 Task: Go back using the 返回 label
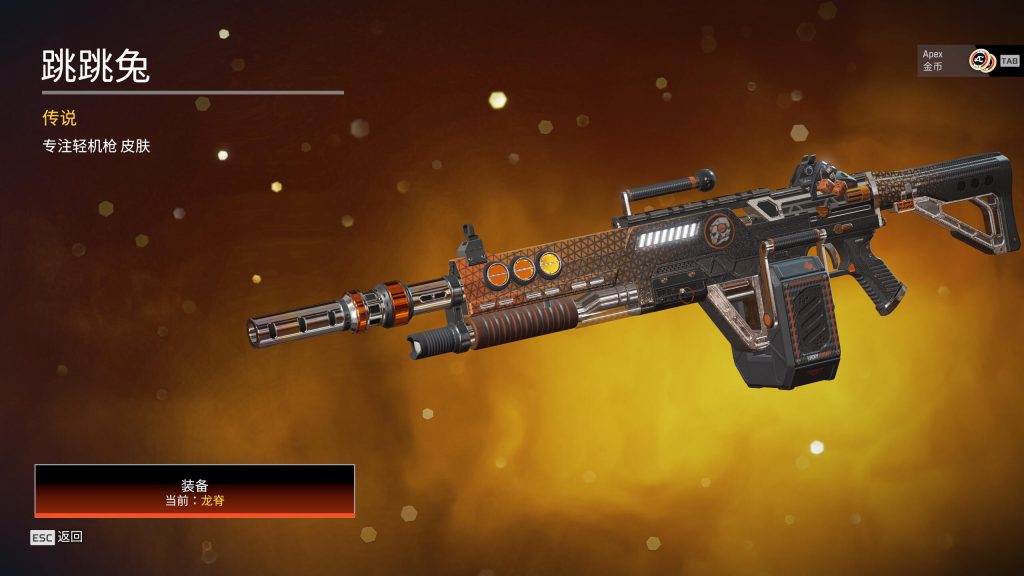point(70,537)
